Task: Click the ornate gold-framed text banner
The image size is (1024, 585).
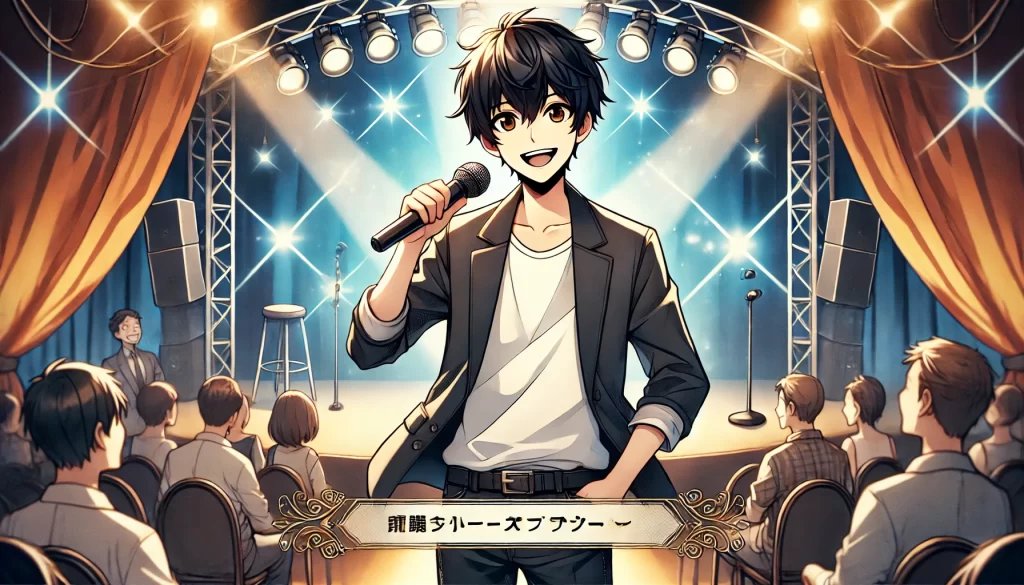Action: pyautogui.click(x=511, y=522)
